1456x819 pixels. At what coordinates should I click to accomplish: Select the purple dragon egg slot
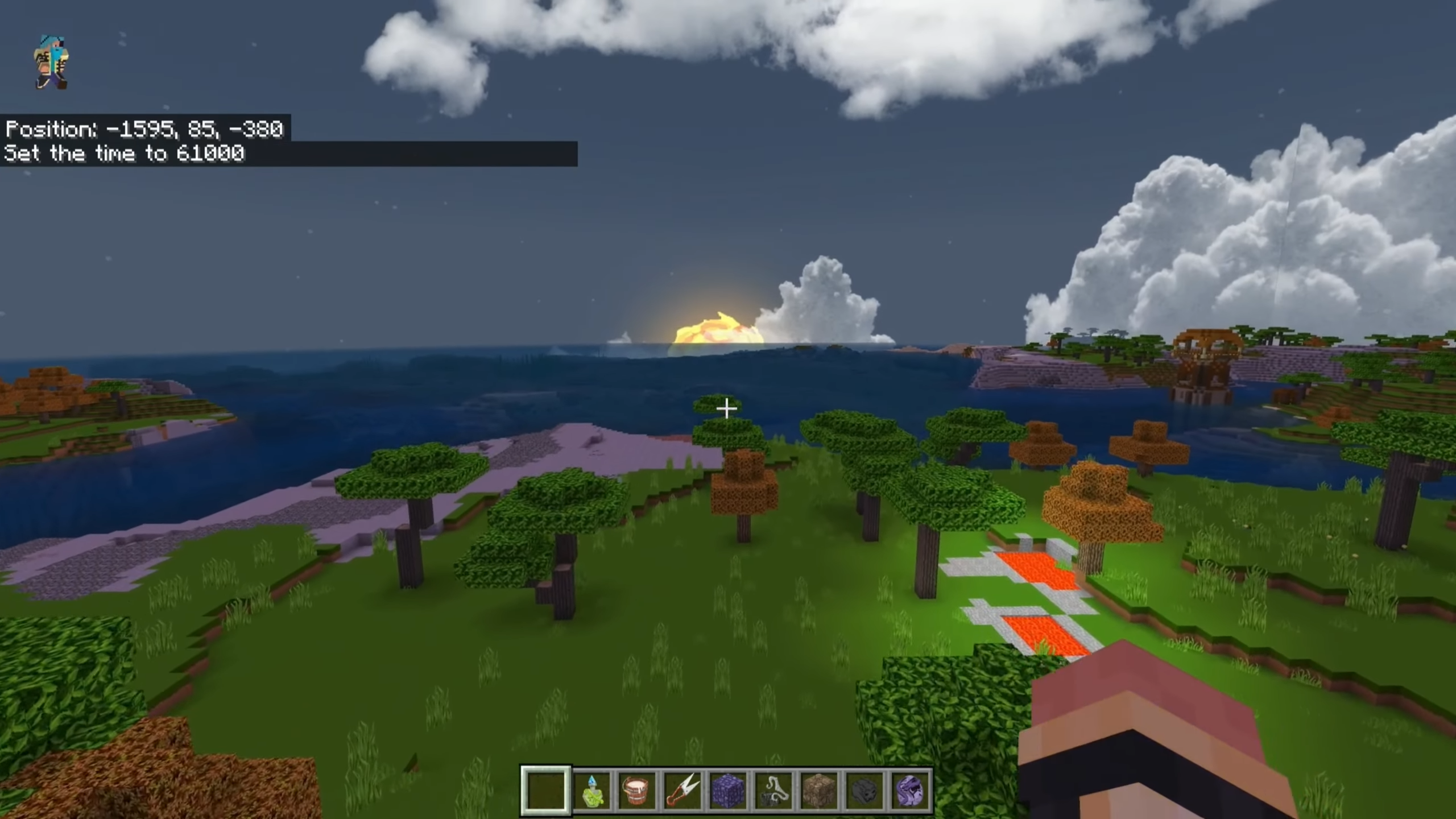coord(910,791)
